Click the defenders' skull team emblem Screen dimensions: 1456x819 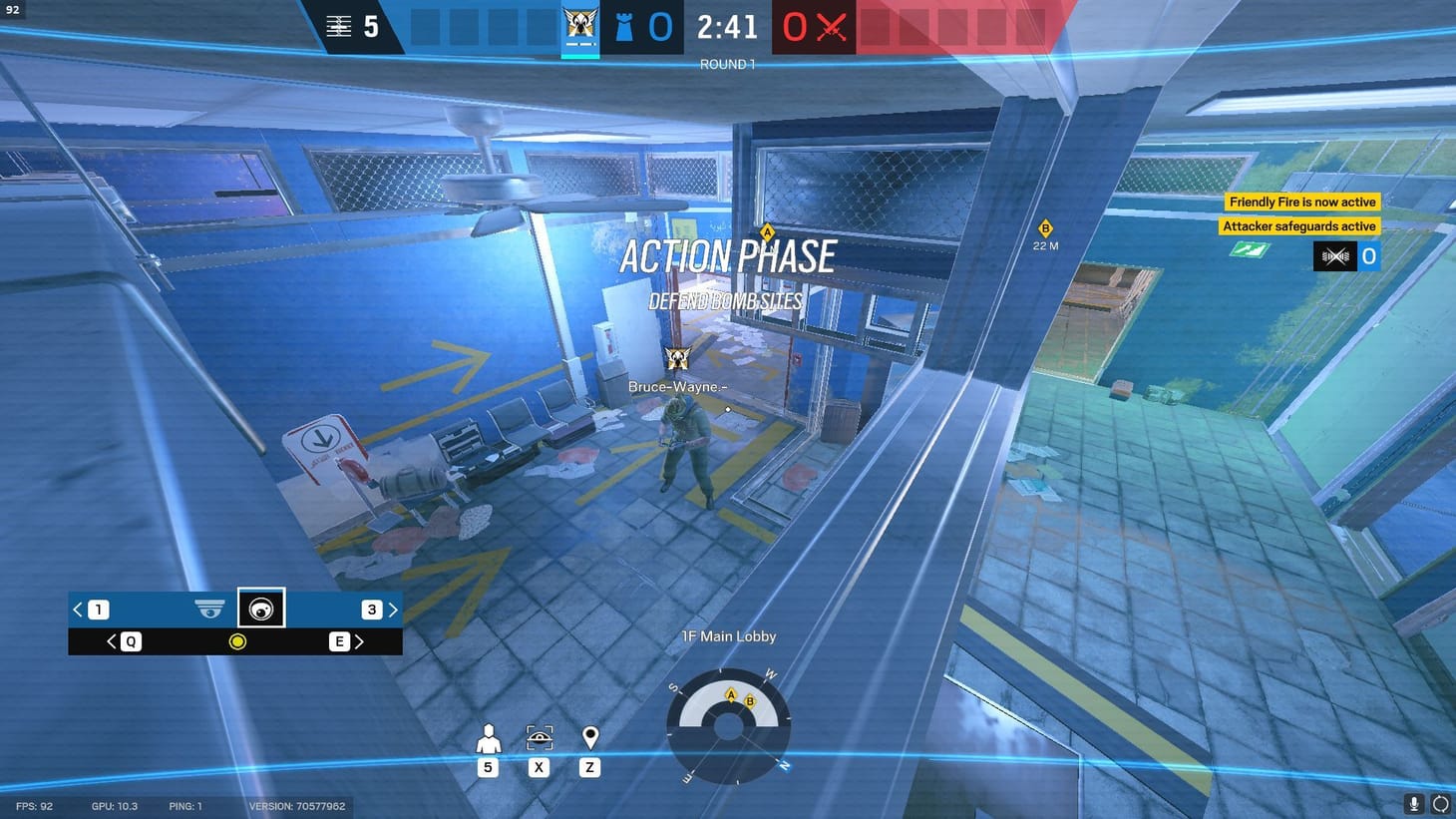[581, 22]
